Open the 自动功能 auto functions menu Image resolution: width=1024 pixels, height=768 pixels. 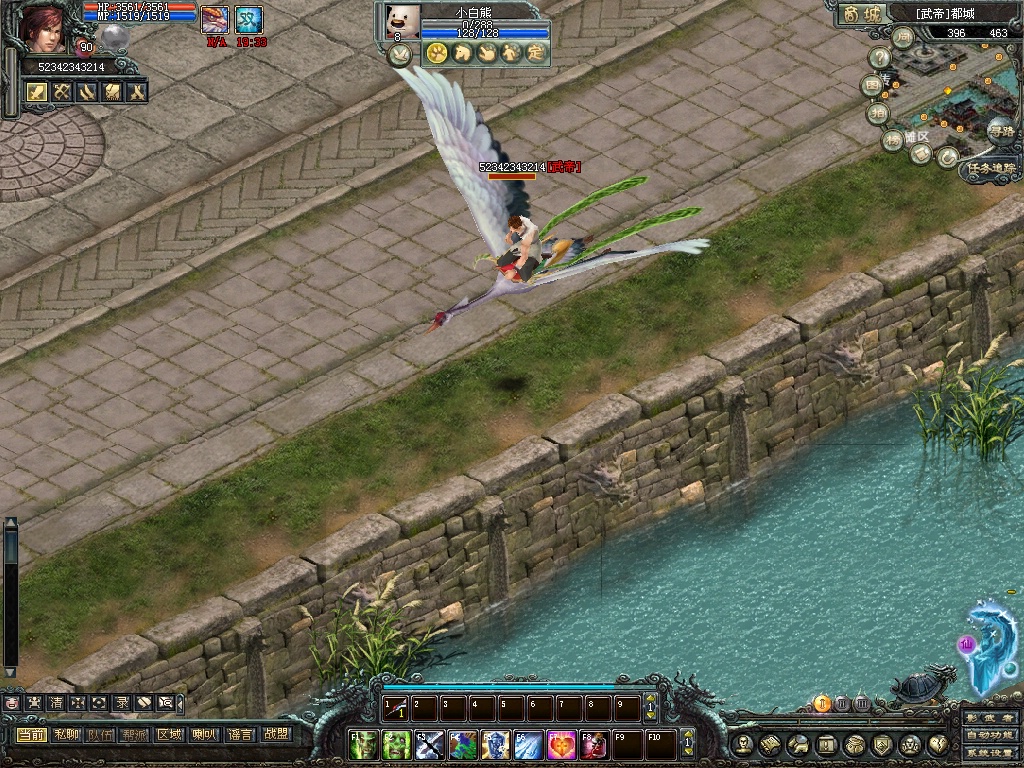[990, 735]
